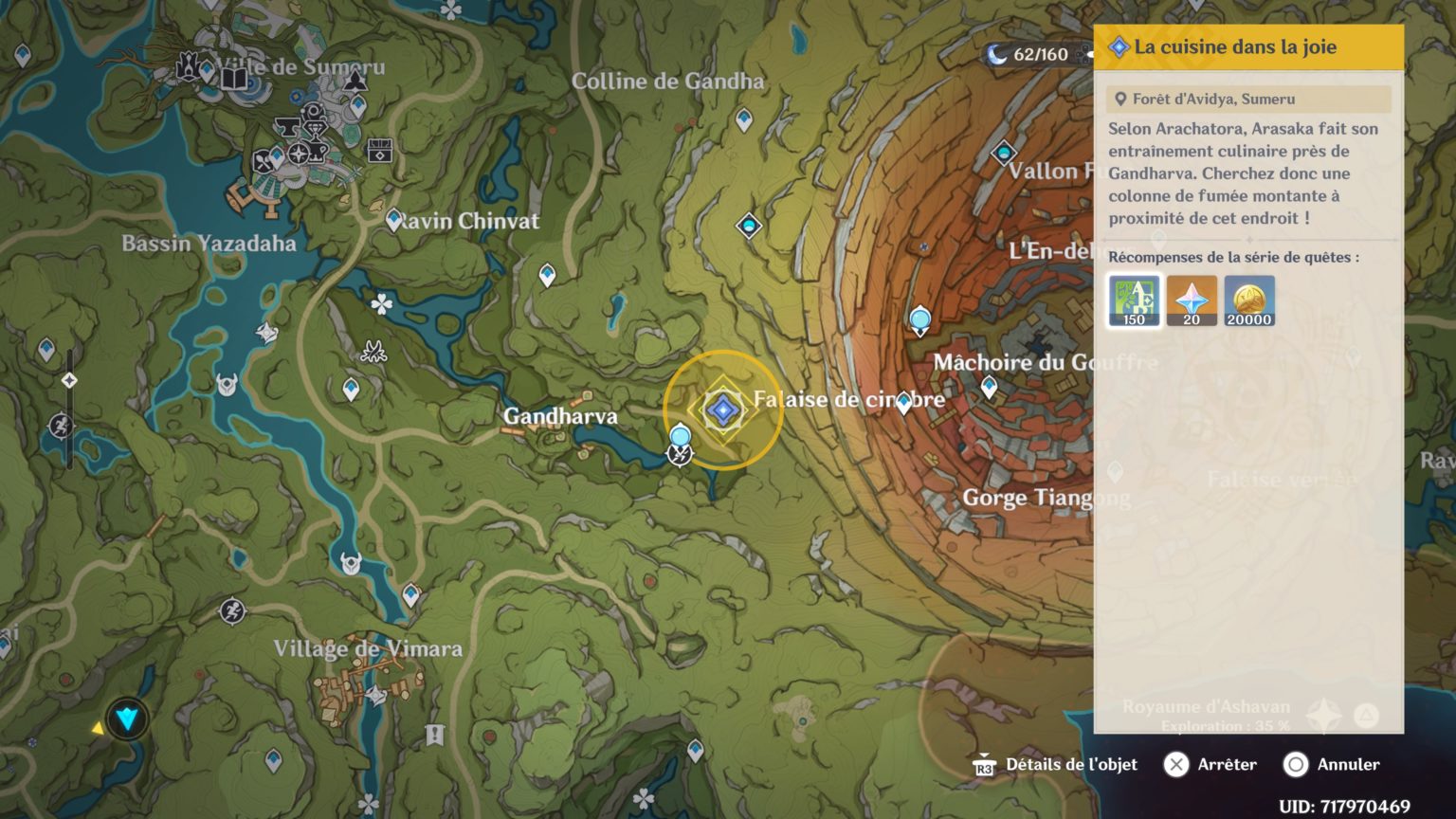Select the domain marker below Colline de Gandha
Viewport: 1456px width, 819px height.
pyautogui.click(x=749, y=226)
